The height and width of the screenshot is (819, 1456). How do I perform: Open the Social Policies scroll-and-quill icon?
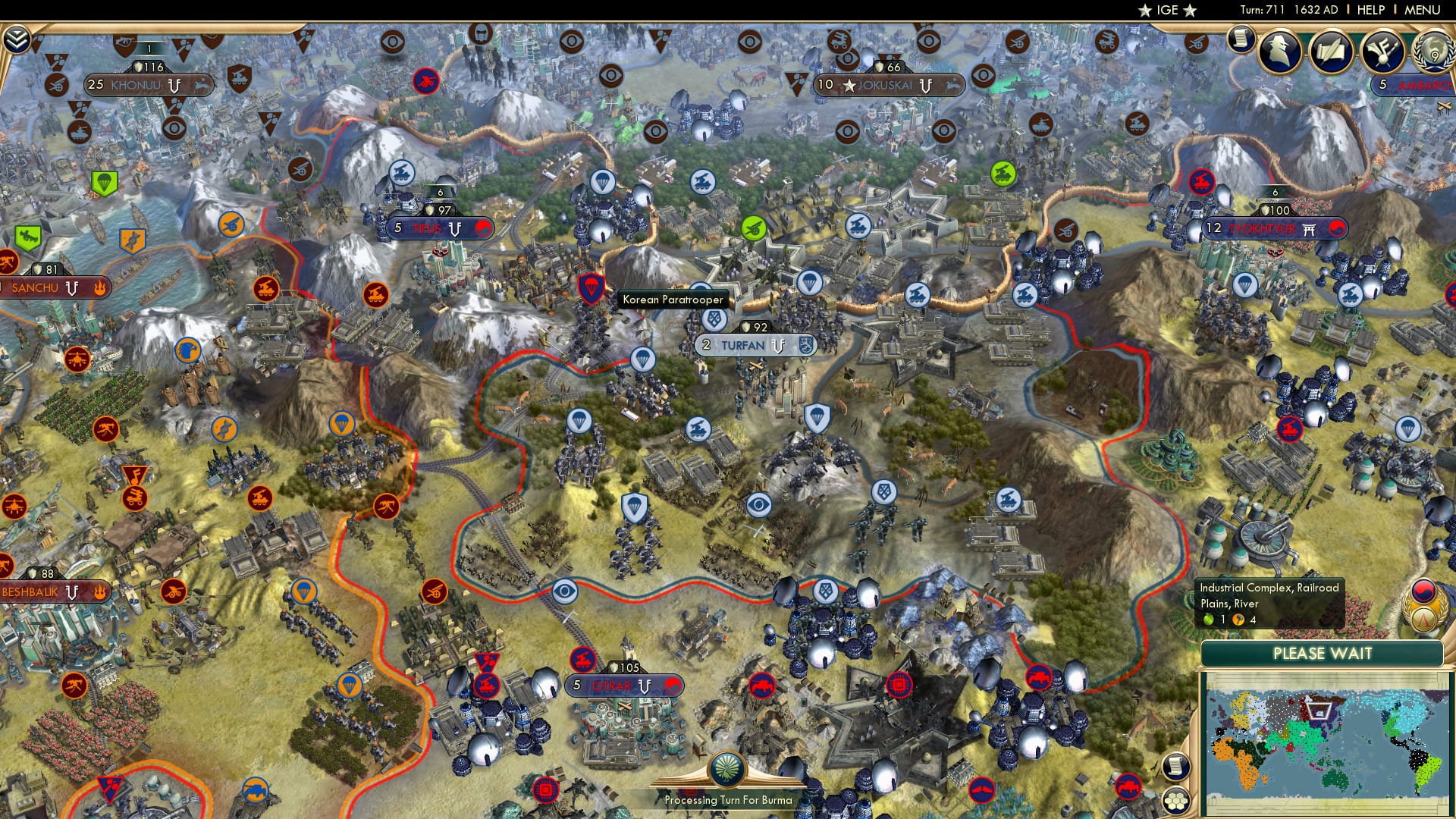(x=1331, y=52)
